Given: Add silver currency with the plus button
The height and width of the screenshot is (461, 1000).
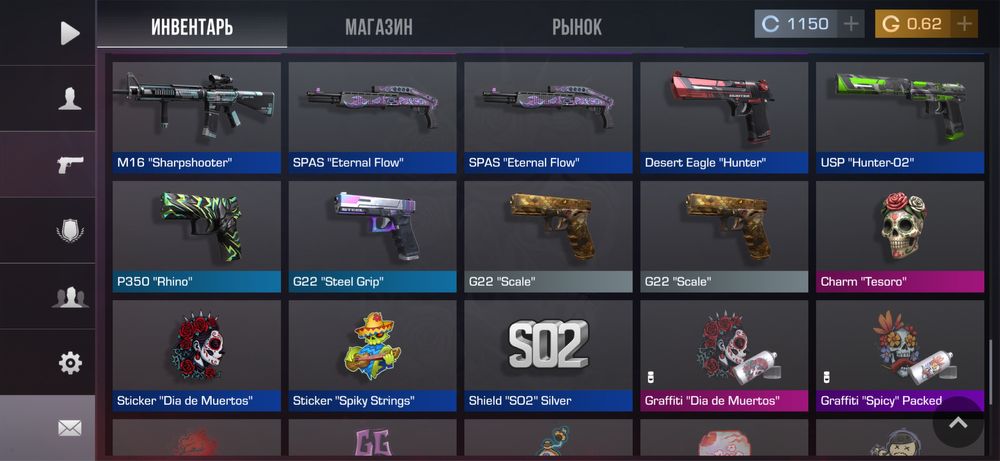Looking at the screenshot, I should click(x=851, y=24).
